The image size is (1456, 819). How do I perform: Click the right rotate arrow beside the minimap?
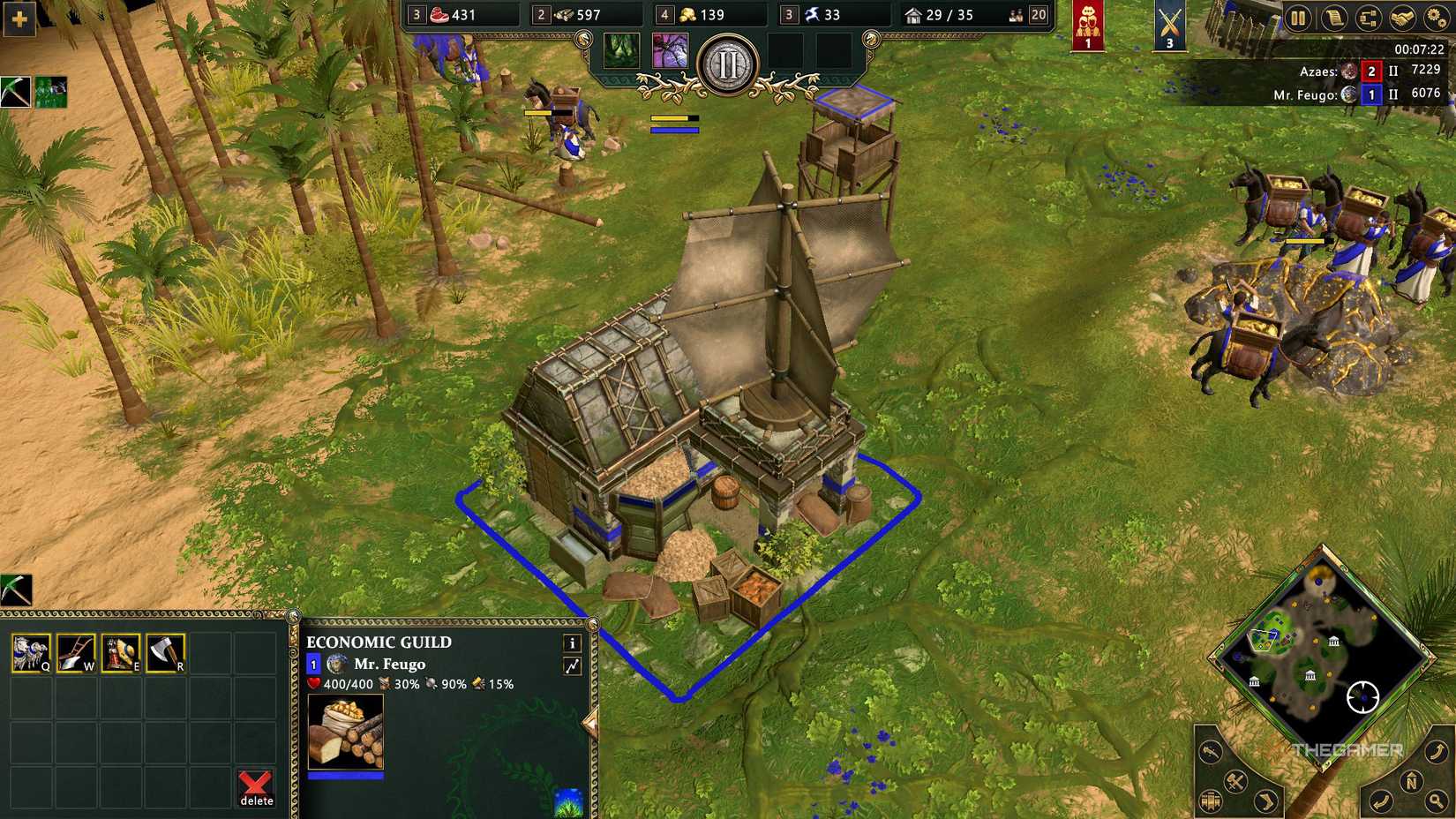(1437, 753)
